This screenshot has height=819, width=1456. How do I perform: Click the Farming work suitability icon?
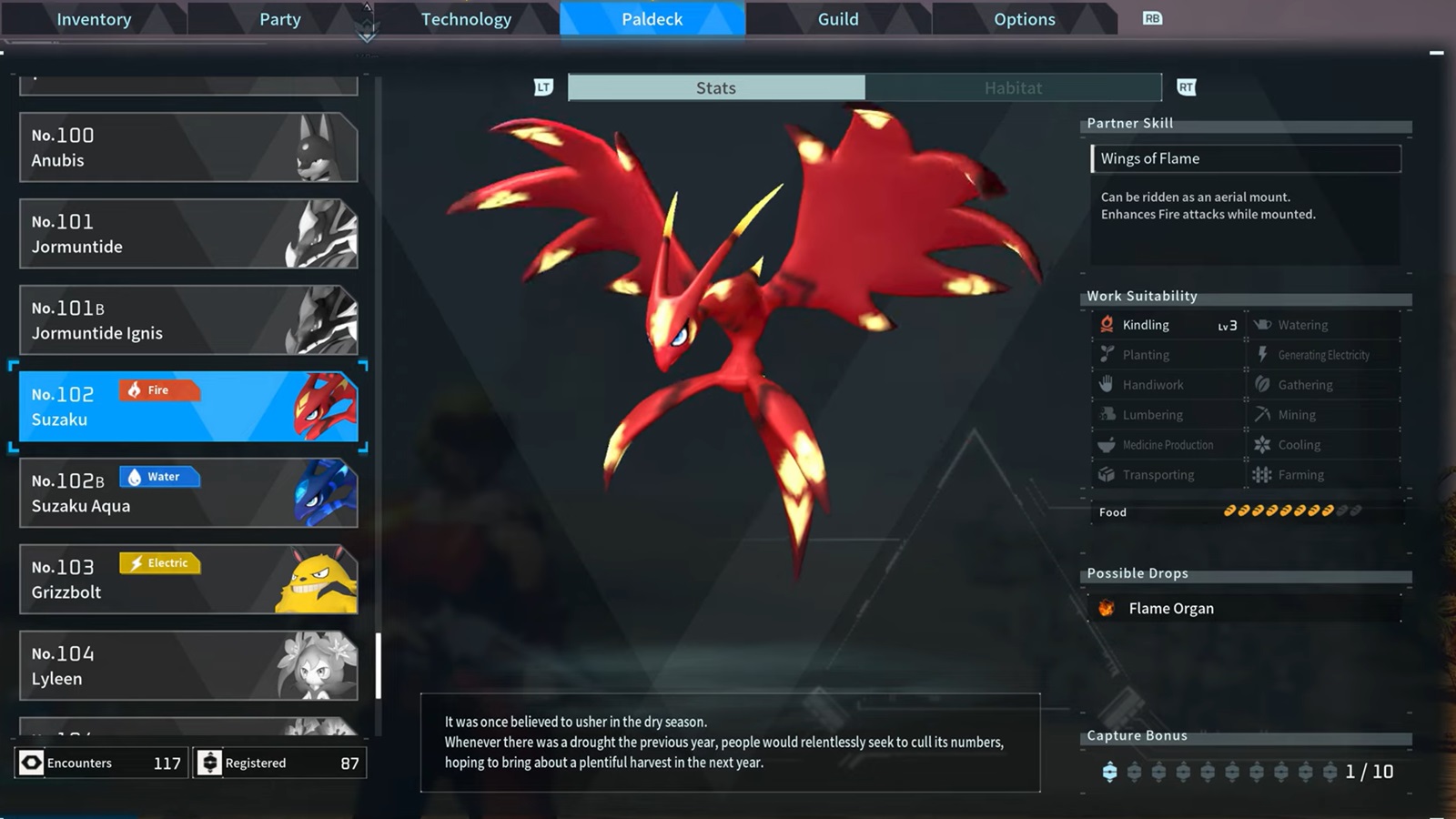1264,474
